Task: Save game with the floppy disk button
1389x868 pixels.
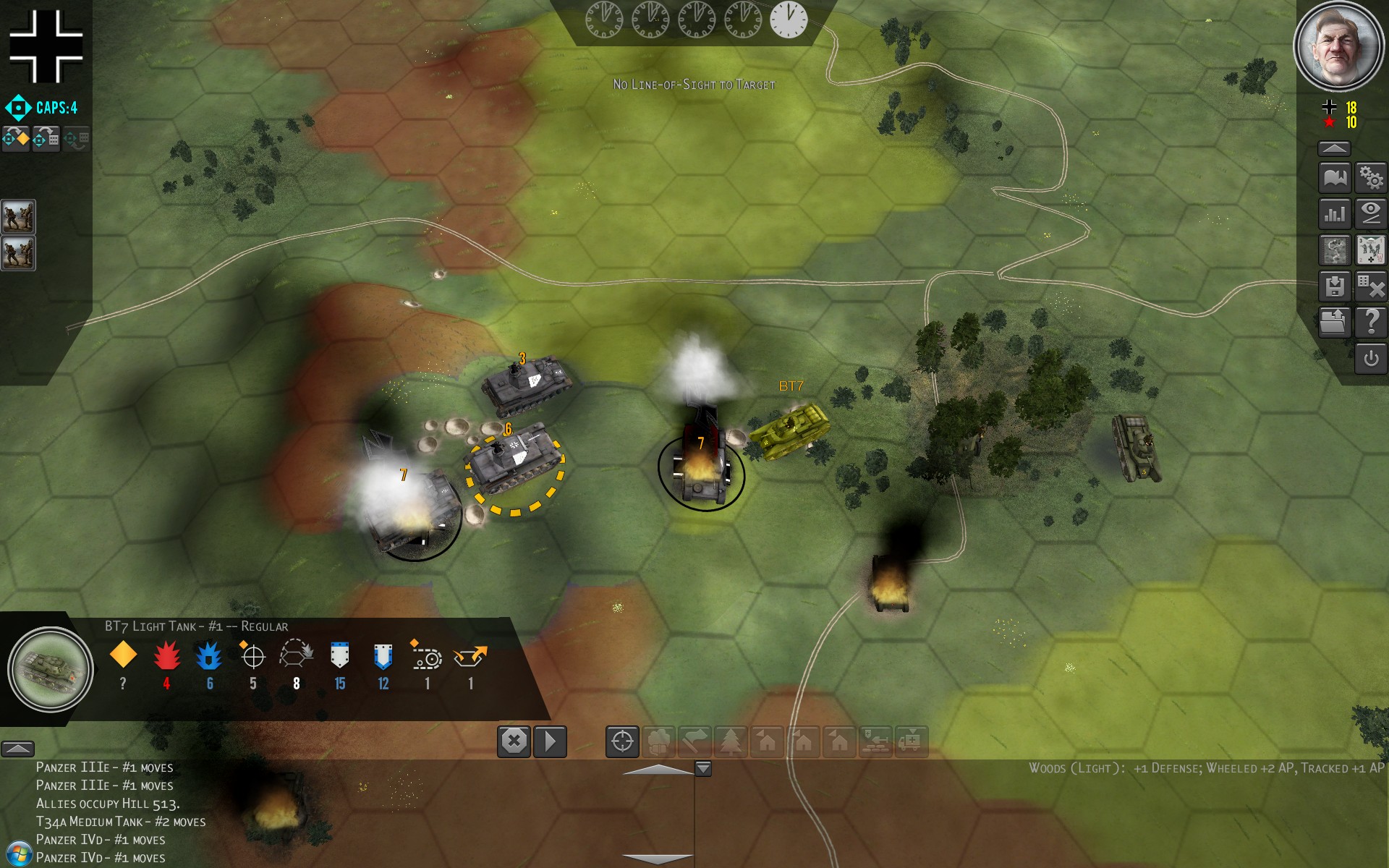Action: tap(1335, 286)
